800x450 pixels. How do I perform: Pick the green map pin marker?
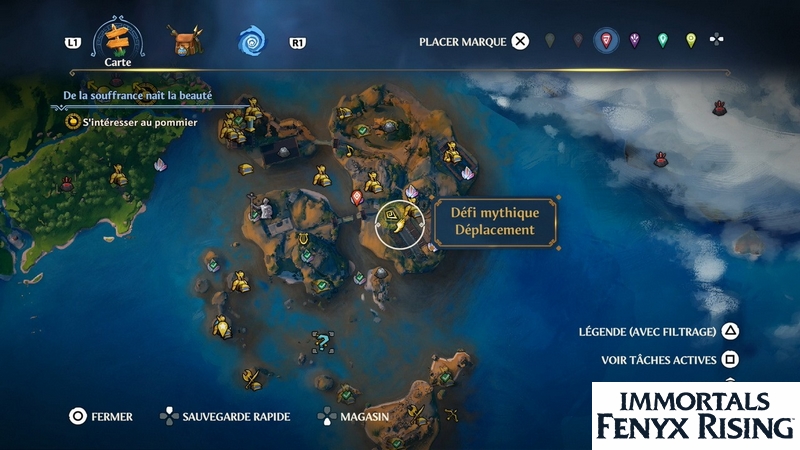point(662,41)
